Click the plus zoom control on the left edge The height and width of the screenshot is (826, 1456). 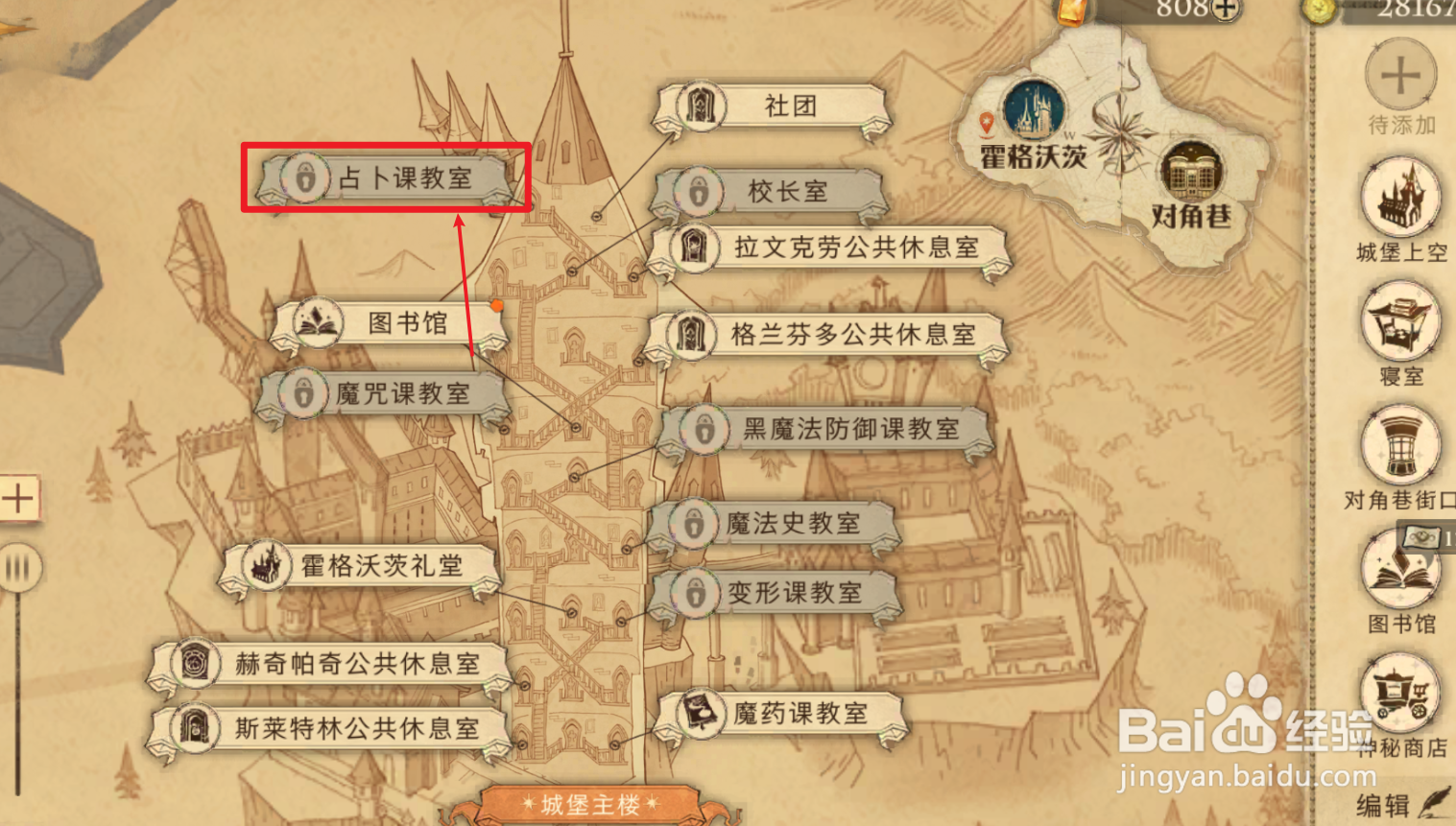click(19, 498)
